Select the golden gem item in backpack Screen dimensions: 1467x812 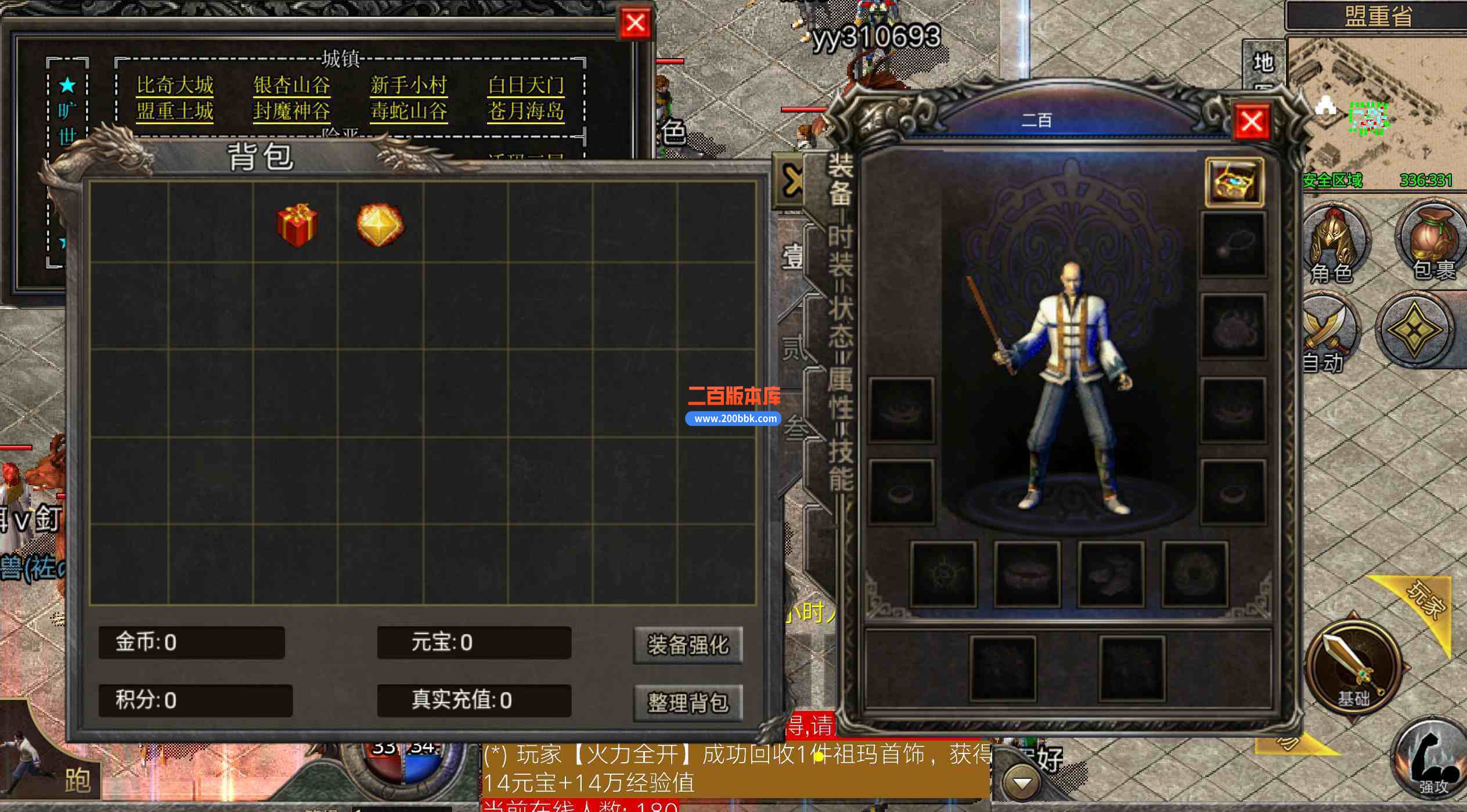pos(380,225)
